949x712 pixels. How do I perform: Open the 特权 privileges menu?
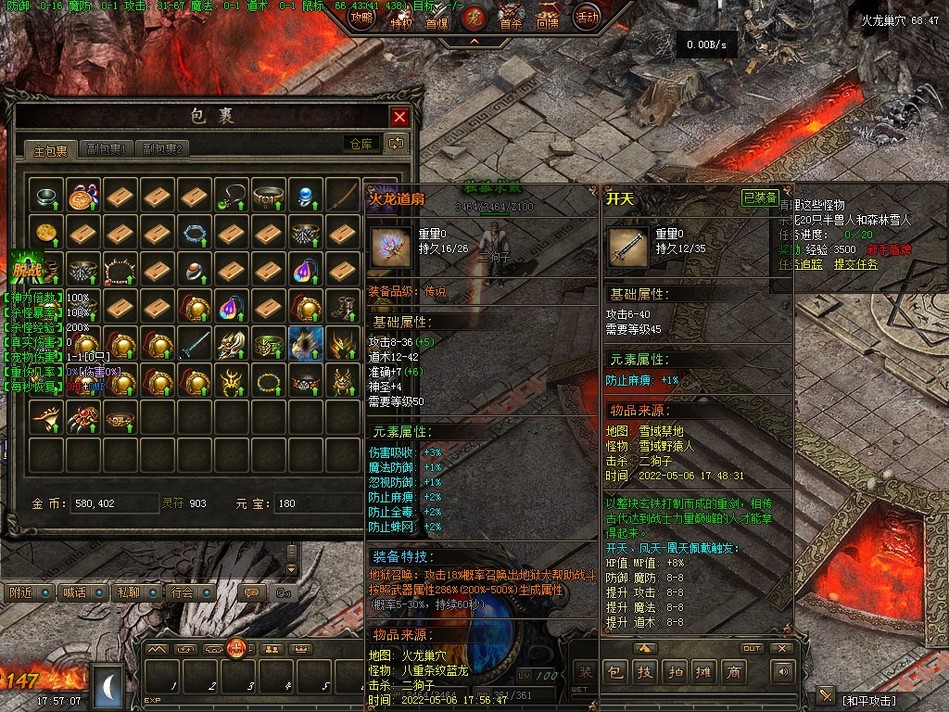point(400,19)
